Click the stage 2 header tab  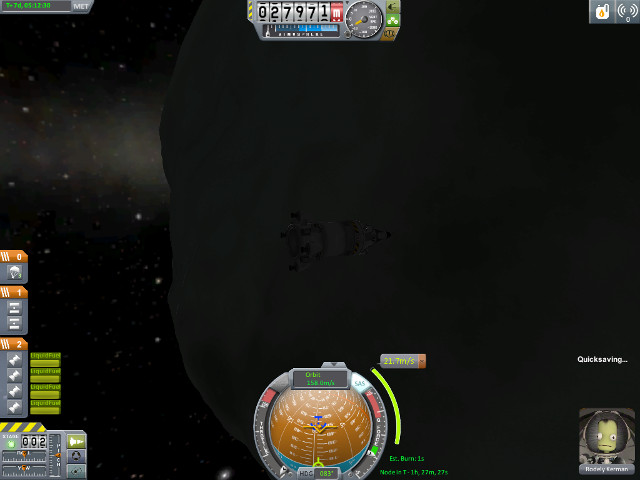(x=14, y=343)
